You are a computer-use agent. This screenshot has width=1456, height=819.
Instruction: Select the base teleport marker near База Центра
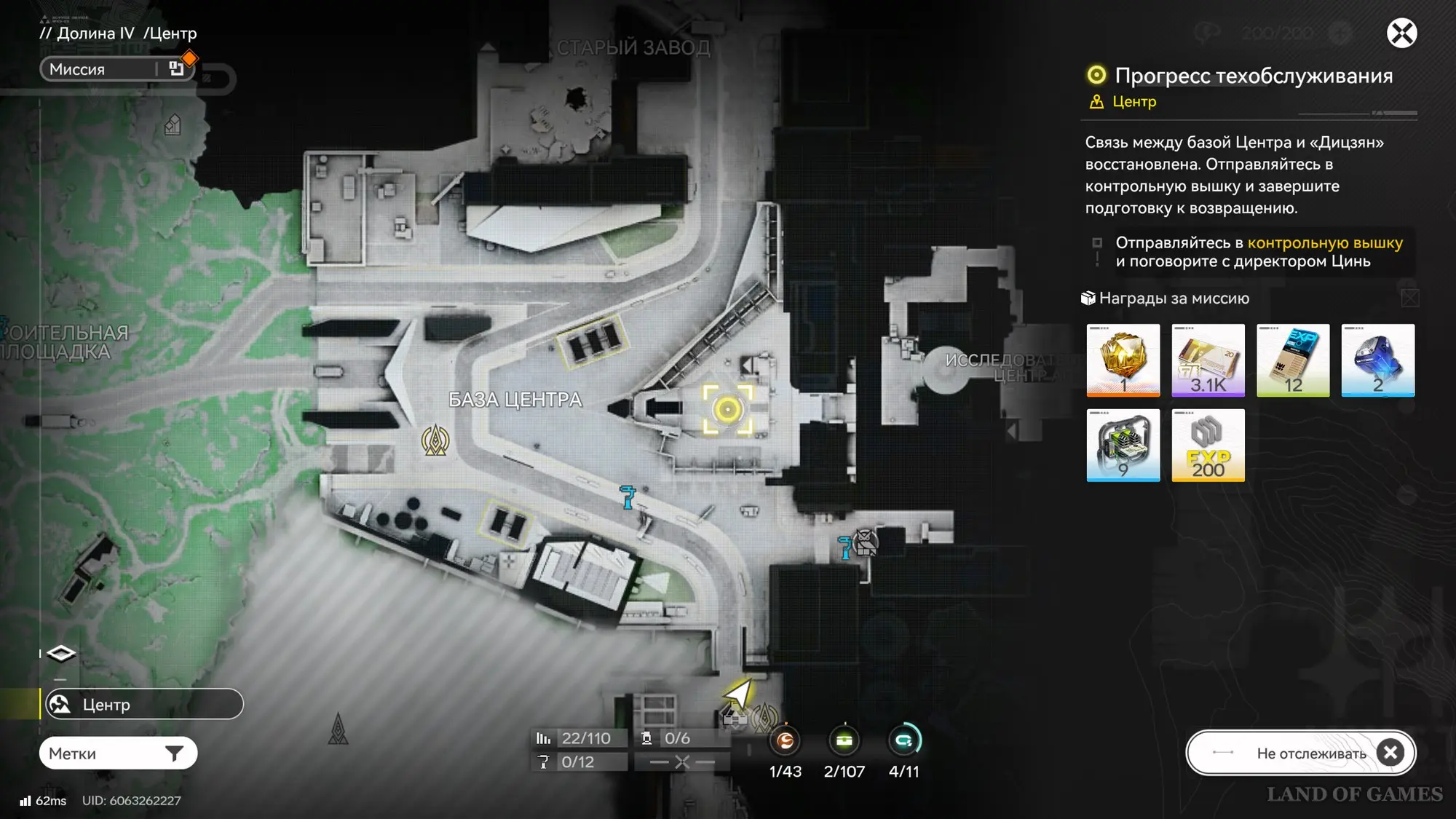435,440
